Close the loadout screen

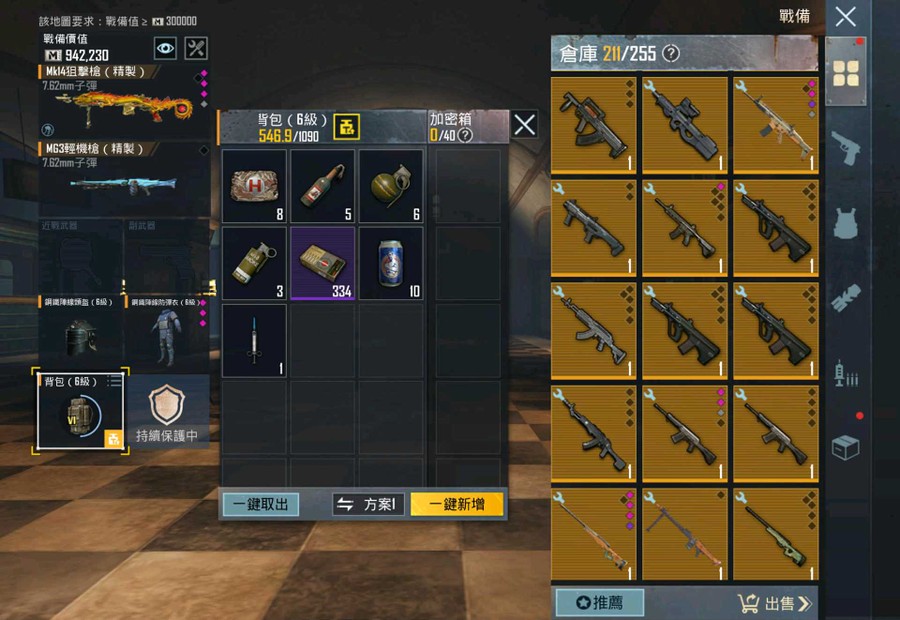(845, 16)
